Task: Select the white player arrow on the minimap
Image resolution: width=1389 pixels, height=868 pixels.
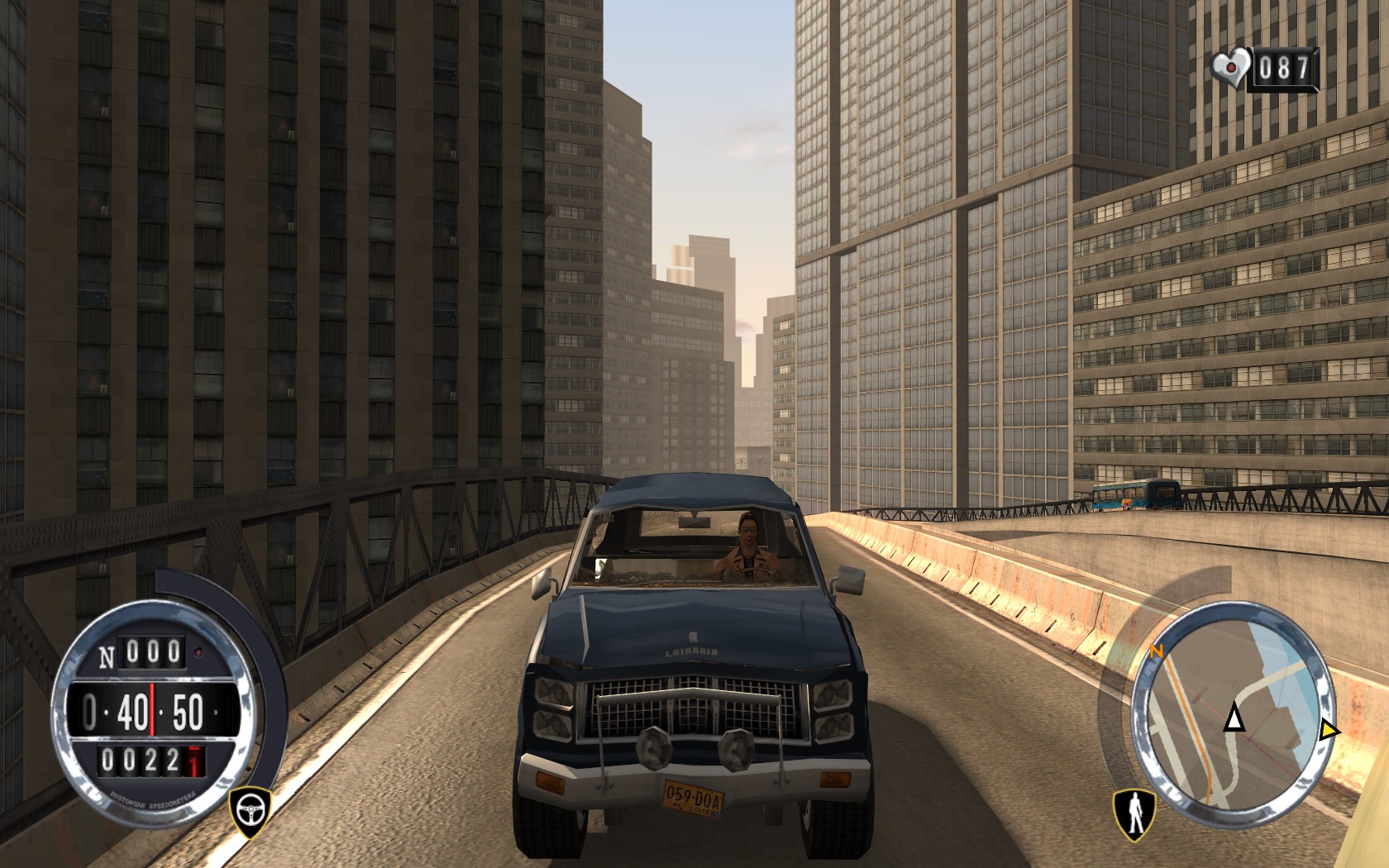Action: click(x=1235, y=719)
